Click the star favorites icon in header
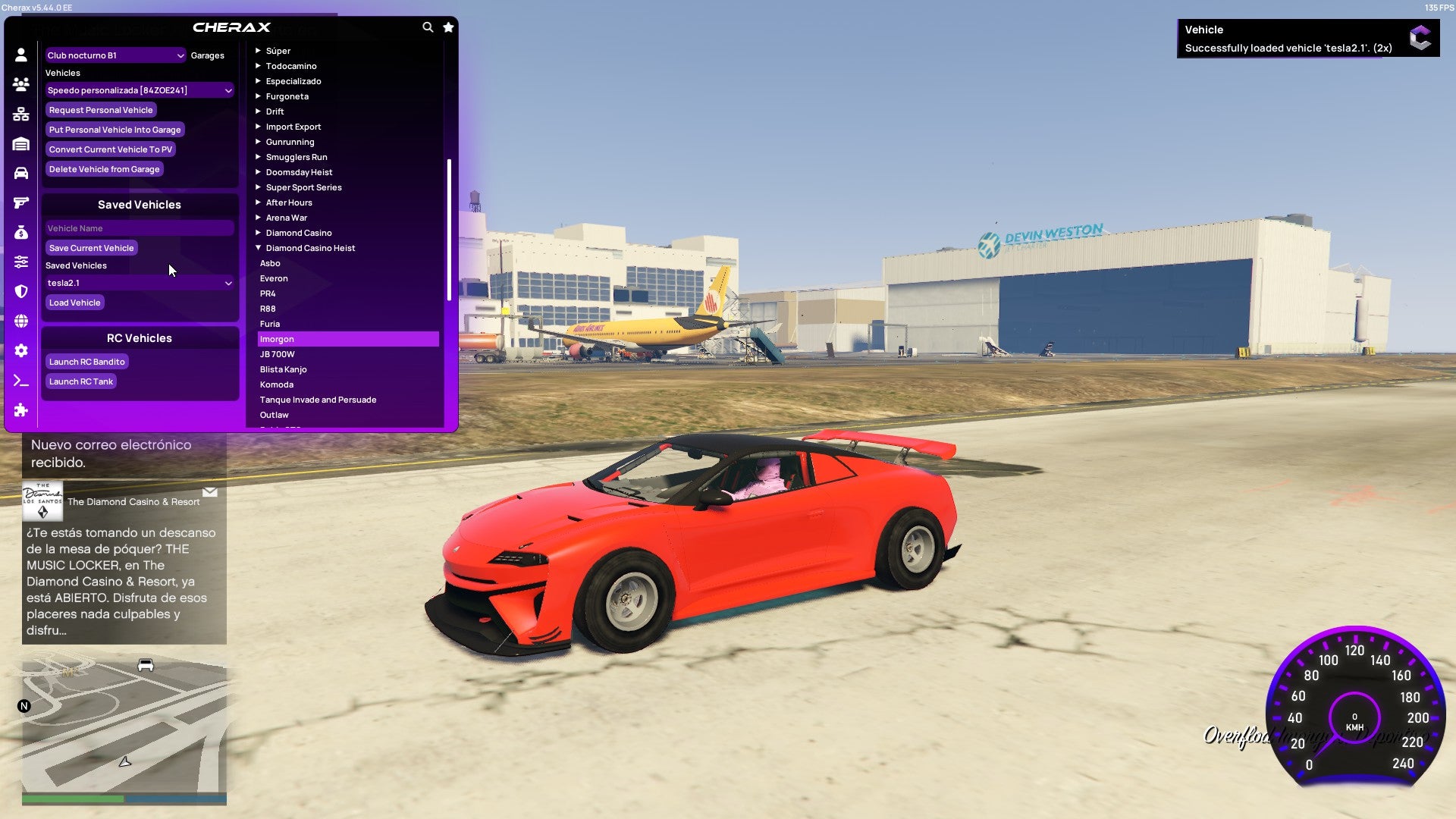This screenshot has height=819, width=1456. 447,26
